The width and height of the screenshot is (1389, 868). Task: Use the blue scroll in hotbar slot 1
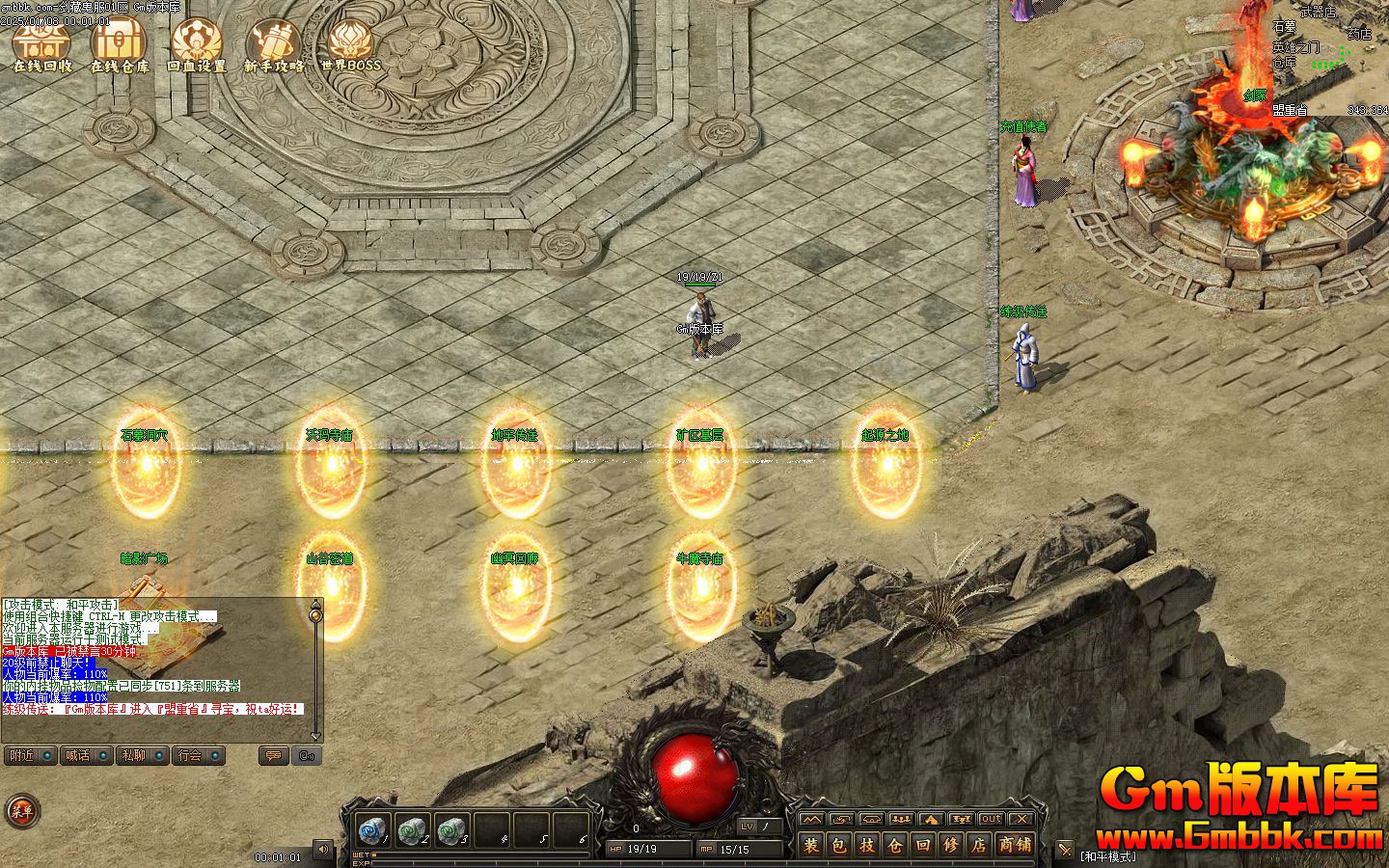372,829
